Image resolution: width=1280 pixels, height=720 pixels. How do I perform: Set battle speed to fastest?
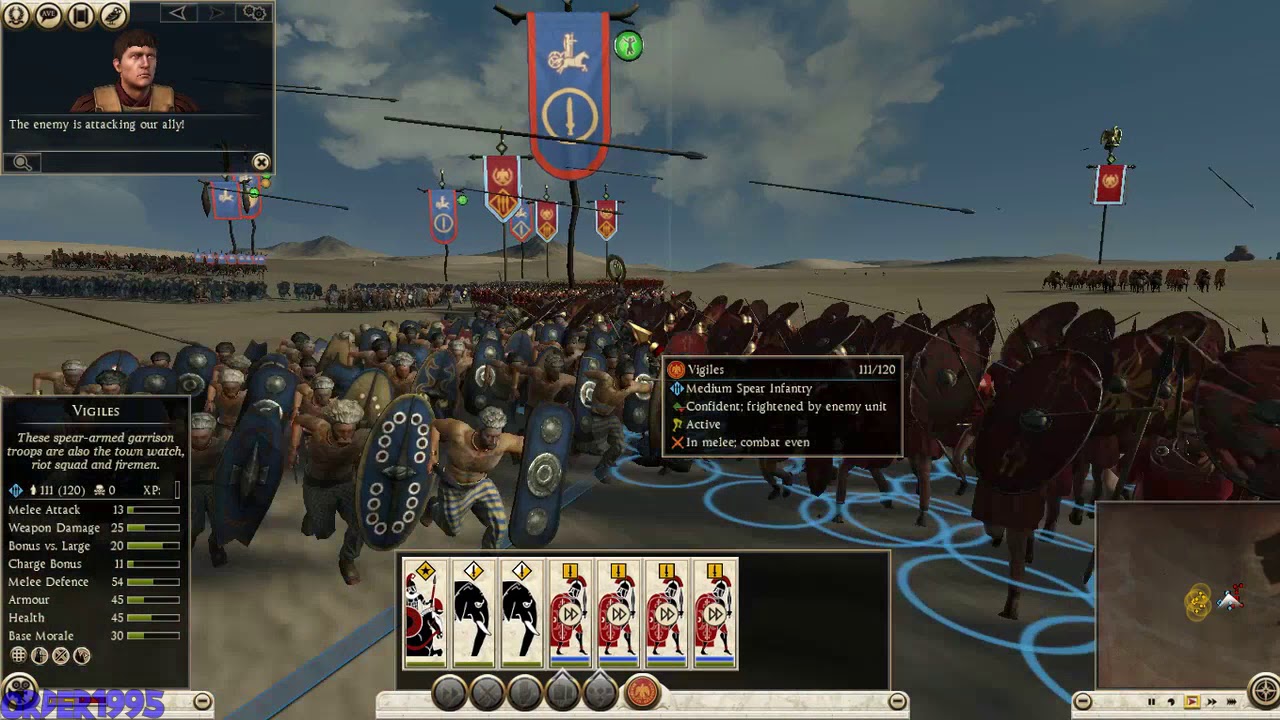coord(1233,702)
